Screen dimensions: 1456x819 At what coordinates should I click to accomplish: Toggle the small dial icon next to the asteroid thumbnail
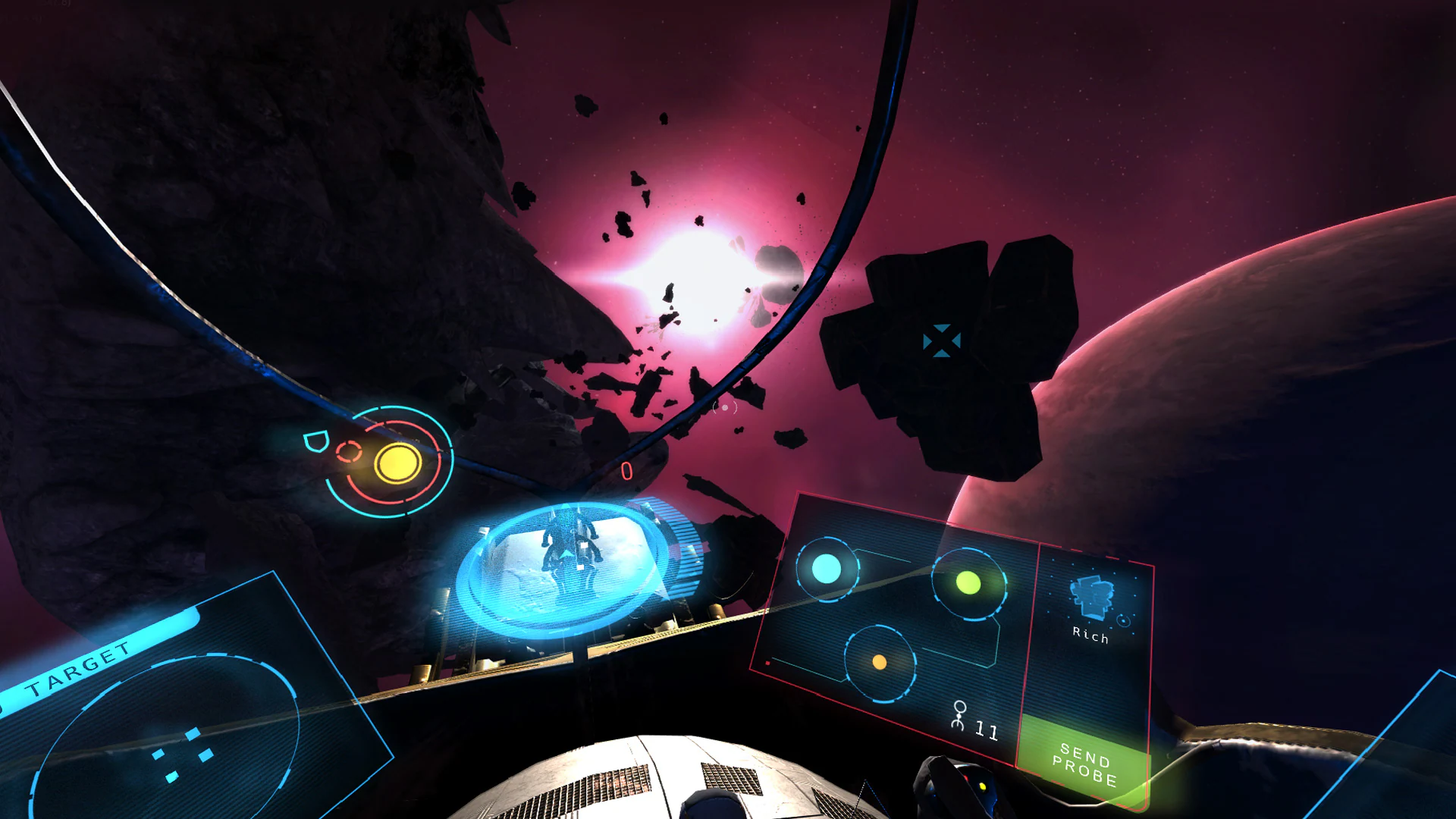[x=1123, y=620]
